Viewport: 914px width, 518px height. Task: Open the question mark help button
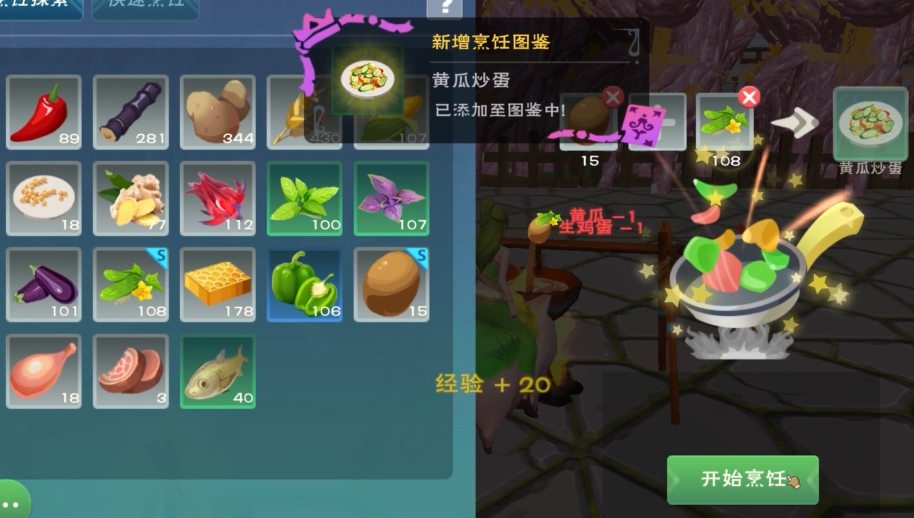pyautogui.click(x=444, y=8)
